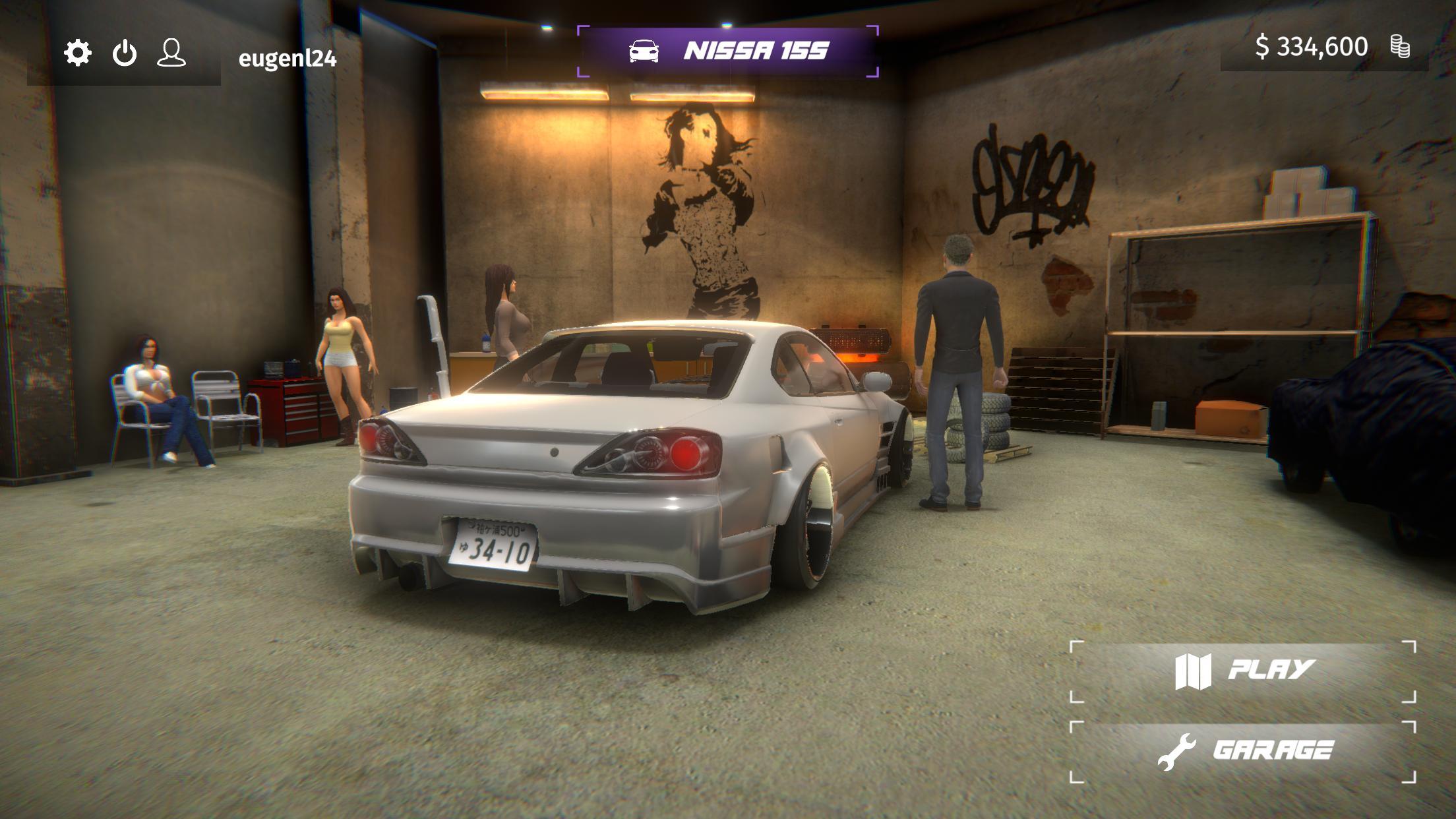
Task: Click the $ 334,600 balance counter
Action: pyautogui.click(x=1312, y=47)
